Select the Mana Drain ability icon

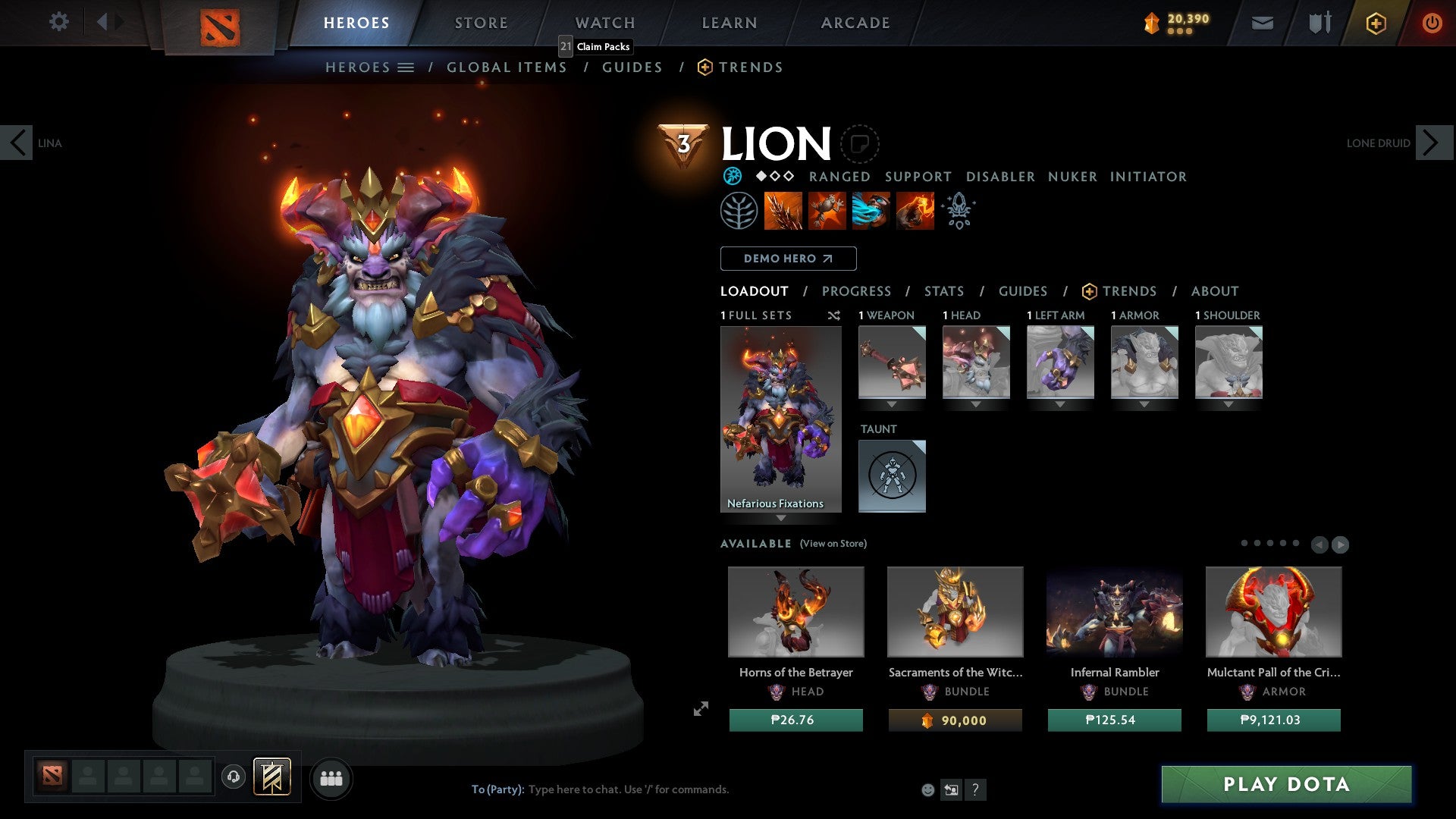(870, 210)
